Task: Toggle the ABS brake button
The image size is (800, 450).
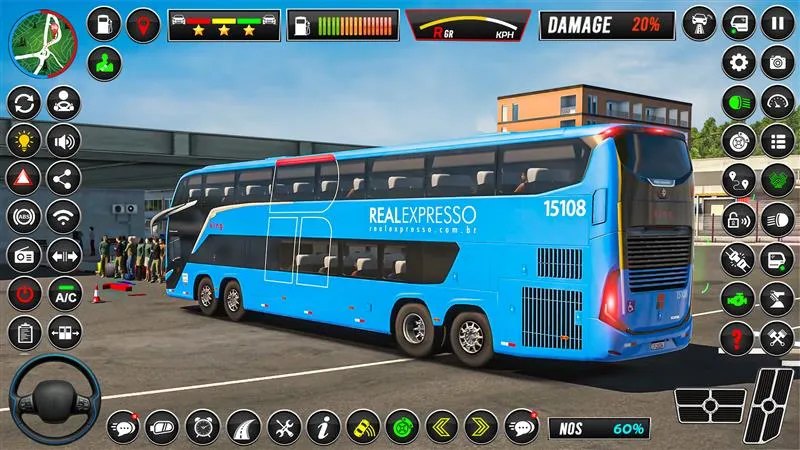Action: tap(24, 216)
